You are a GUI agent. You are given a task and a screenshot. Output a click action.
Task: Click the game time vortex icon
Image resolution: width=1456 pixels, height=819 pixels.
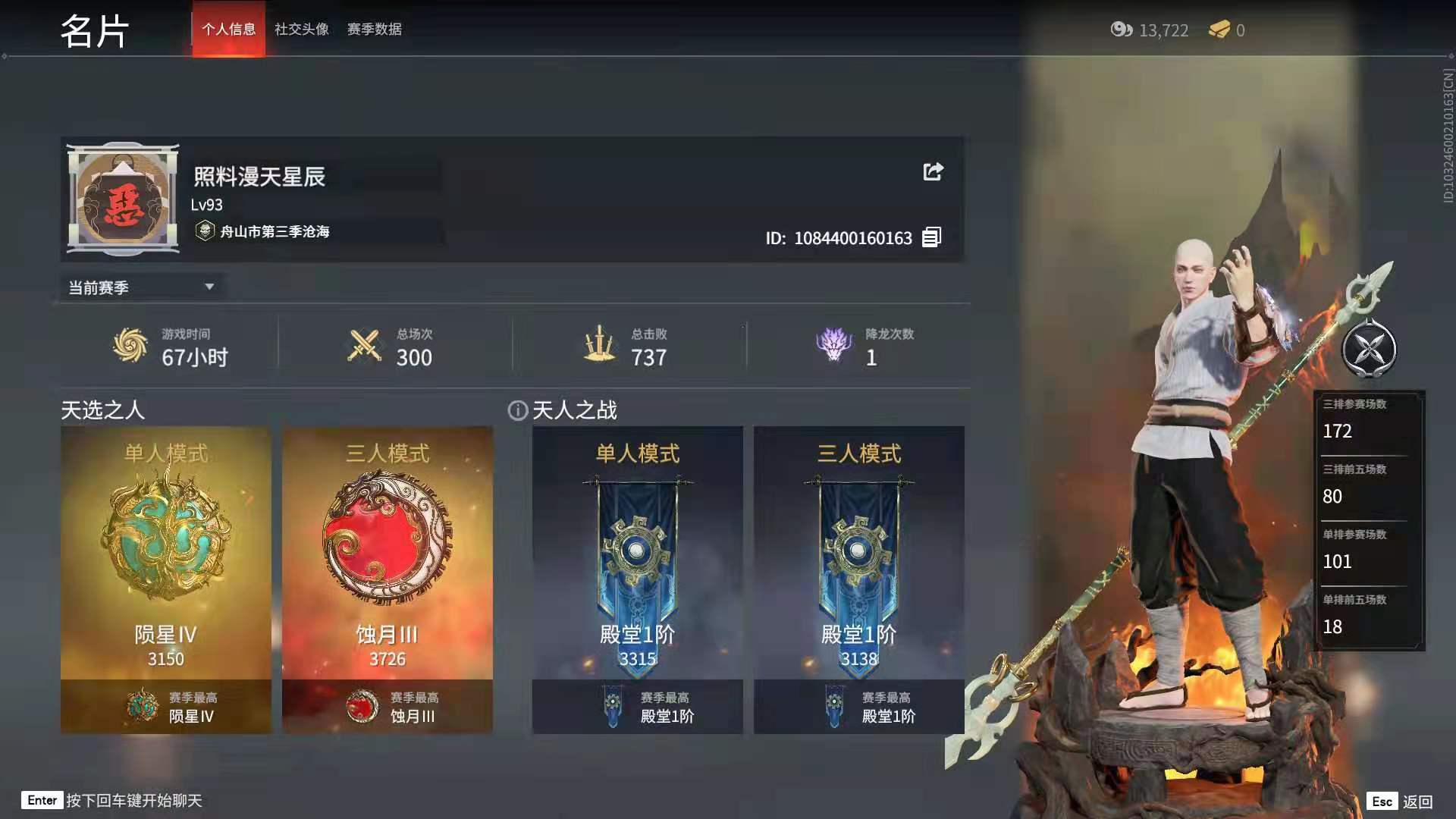click(127, 345)
